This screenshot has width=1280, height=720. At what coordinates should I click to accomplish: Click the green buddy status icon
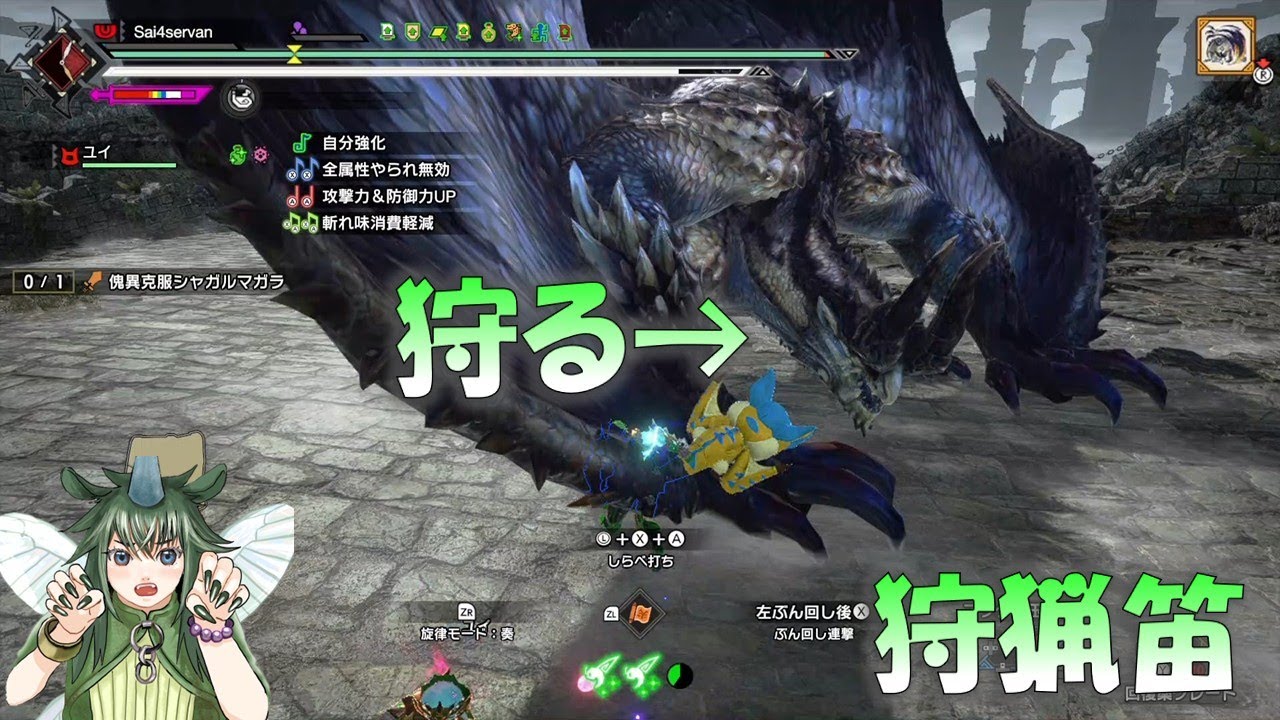click(x=238, y=155)
